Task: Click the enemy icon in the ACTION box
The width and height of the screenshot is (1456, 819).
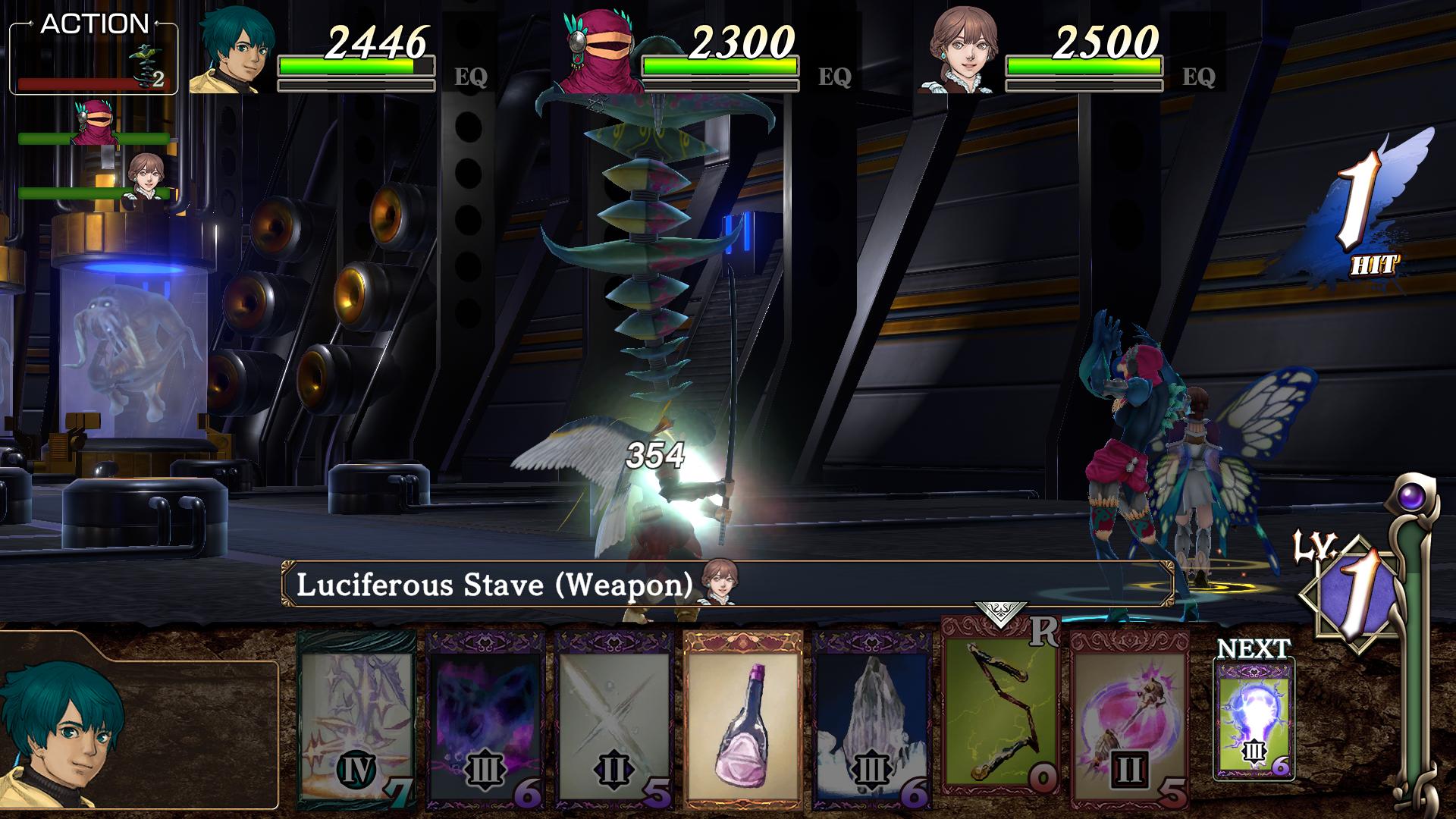Action: tap(148, 62)
